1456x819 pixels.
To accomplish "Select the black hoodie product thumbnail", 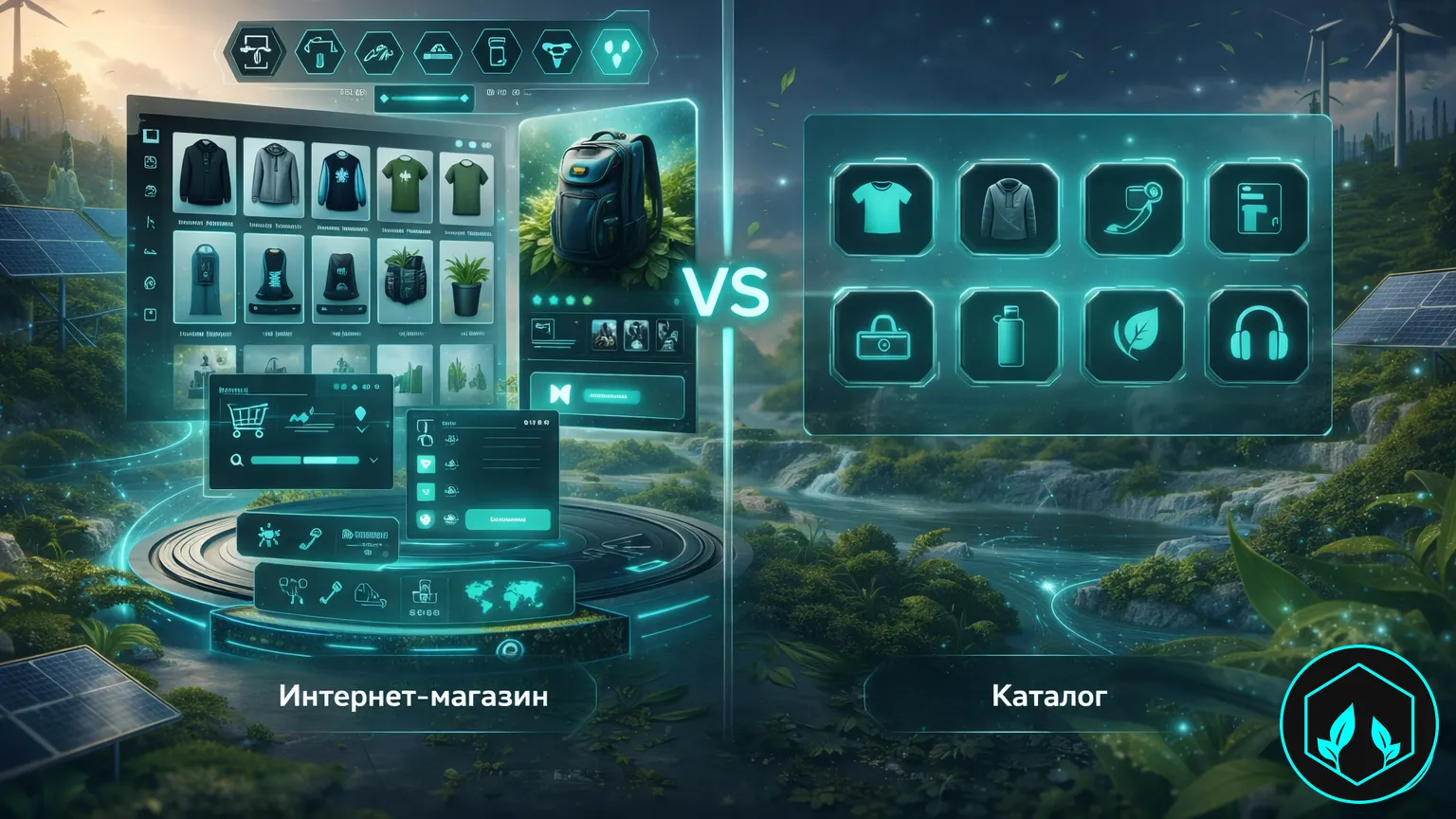I will point(204,175).
